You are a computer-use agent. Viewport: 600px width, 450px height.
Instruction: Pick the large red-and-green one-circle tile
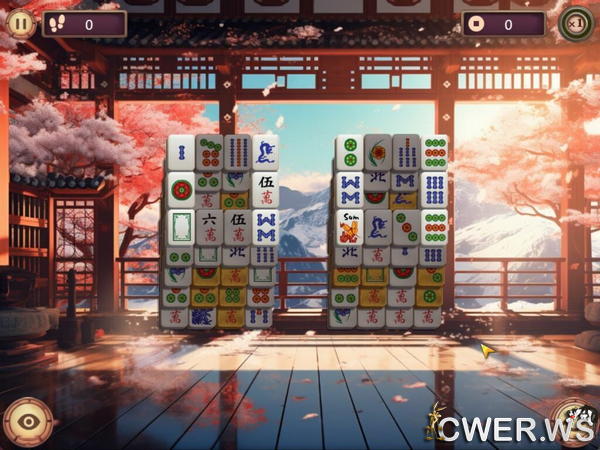point(181,188)
